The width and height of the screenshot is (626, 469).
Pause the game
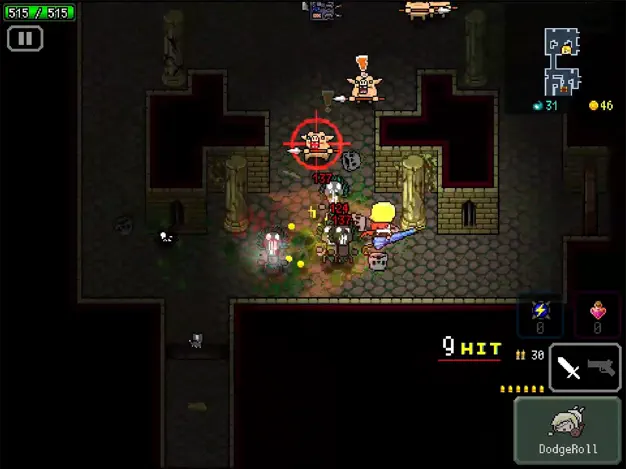coord(25,39)
